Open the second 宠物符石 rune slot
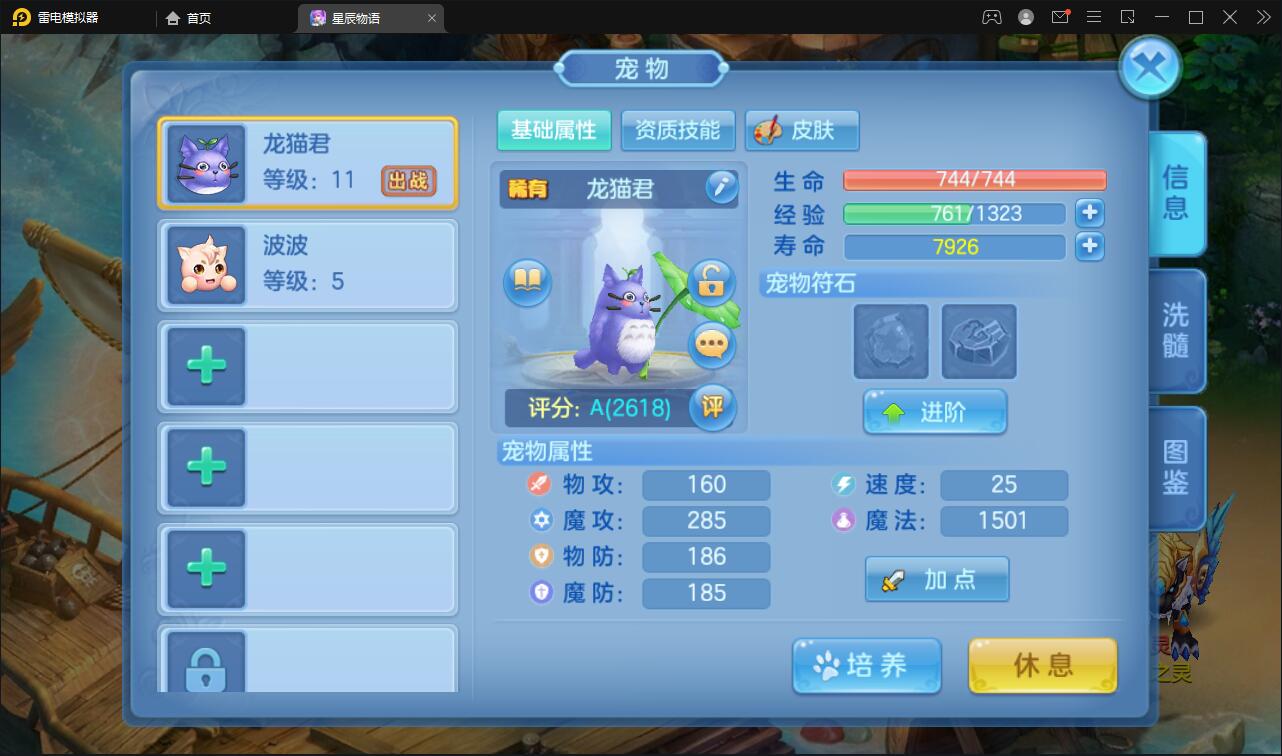1282x756 pixels. click(x=977, y=342)
